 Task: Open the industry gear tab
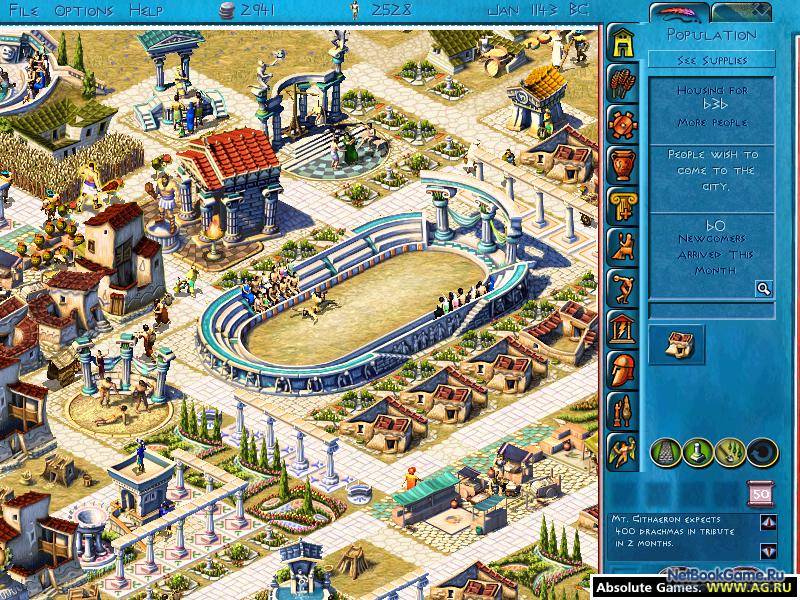pyautogui.click(x=623, y=123)
